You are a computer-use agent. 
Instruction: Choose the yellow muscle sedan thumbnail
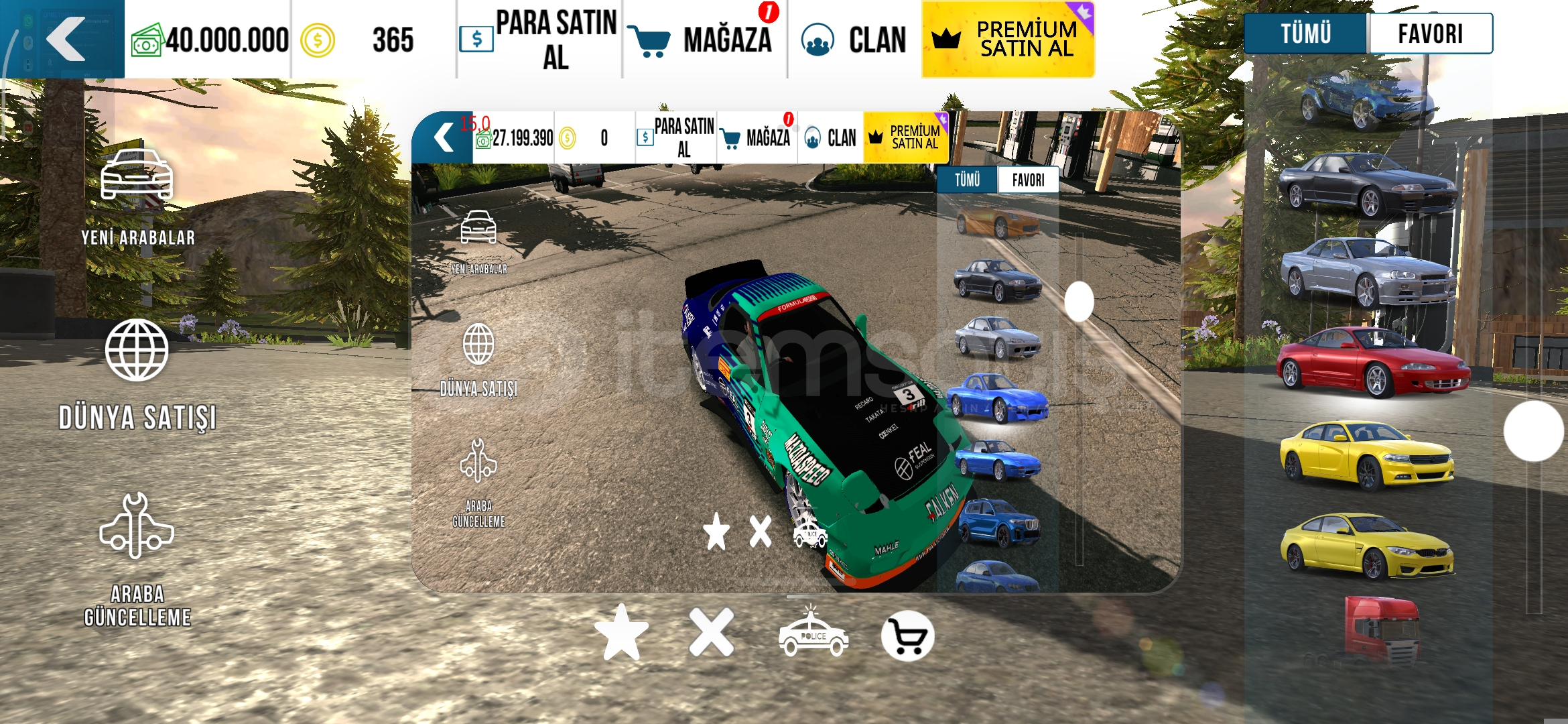(x=1367, y=455)
